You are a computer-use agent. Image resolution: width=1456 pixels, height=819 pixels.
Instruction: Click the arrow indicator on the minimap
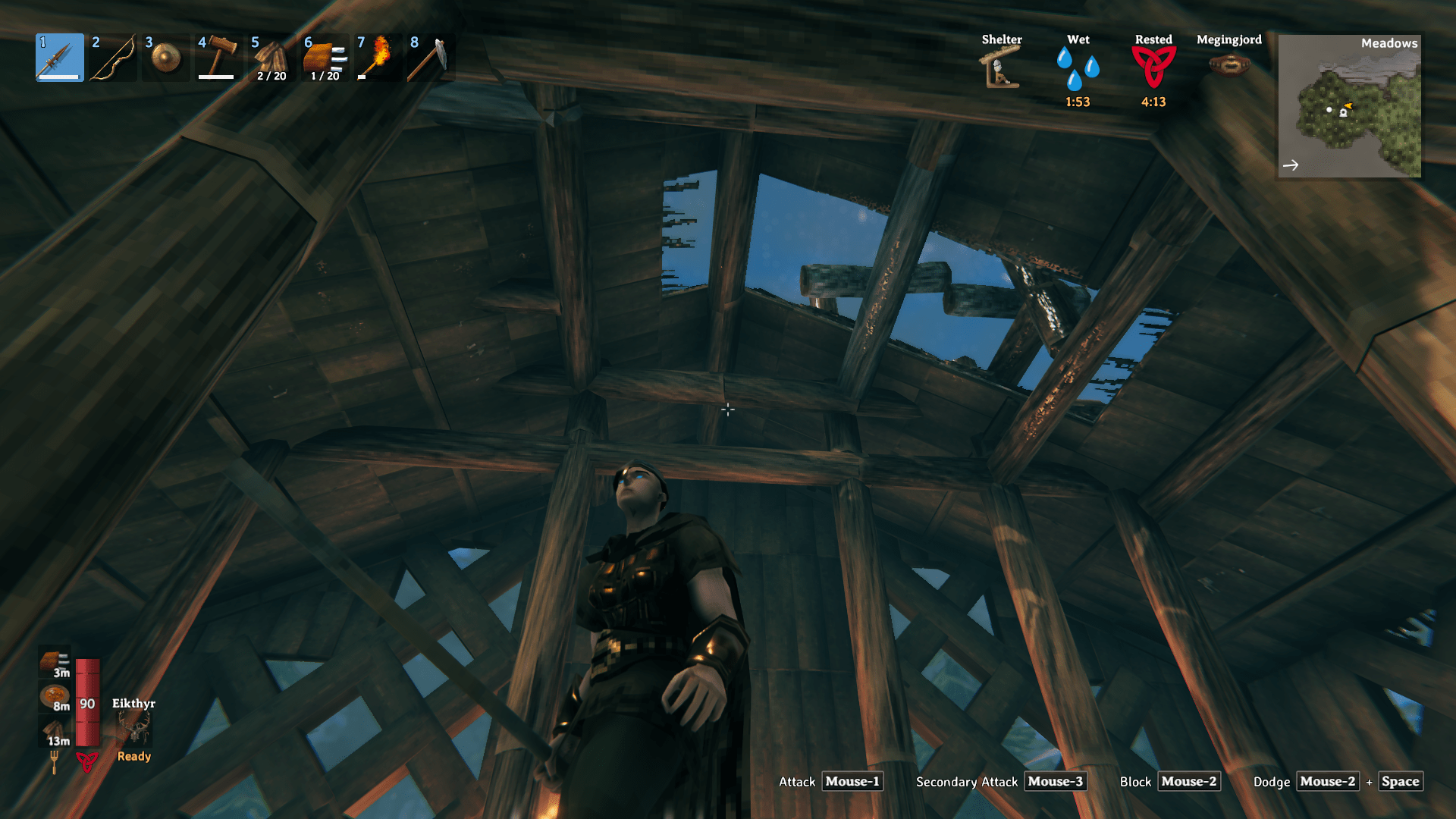pos(1291,164)
